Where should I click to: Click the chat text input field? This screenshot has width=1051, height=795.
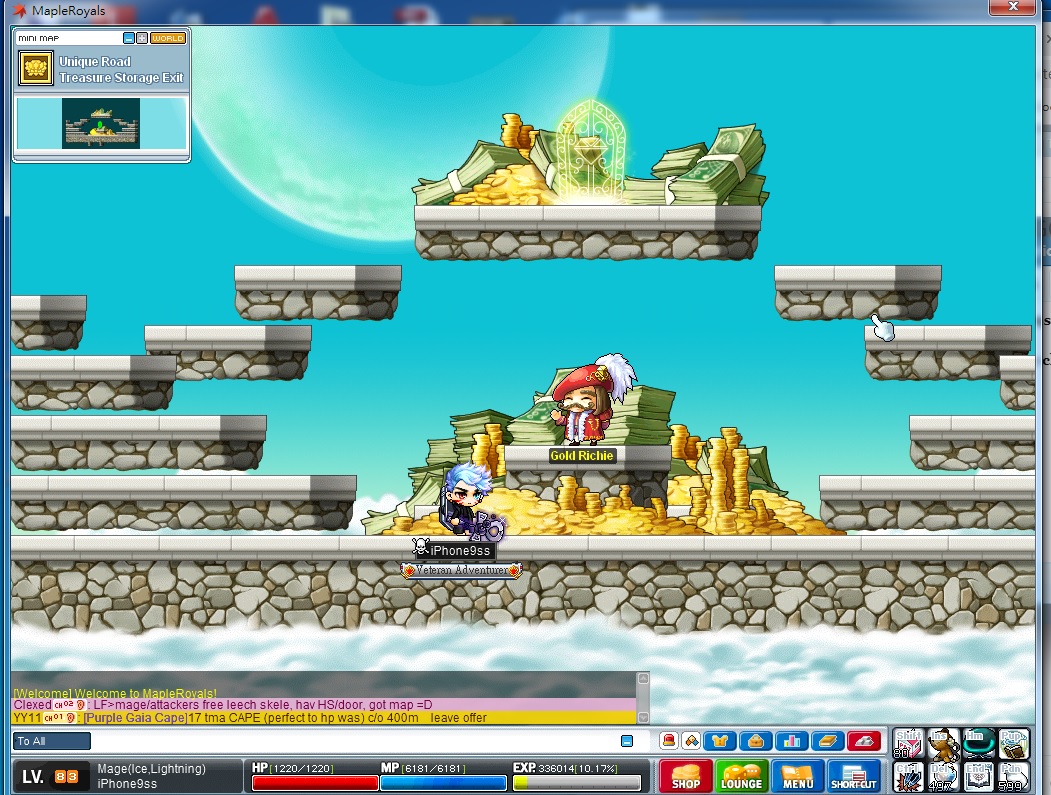350,741
